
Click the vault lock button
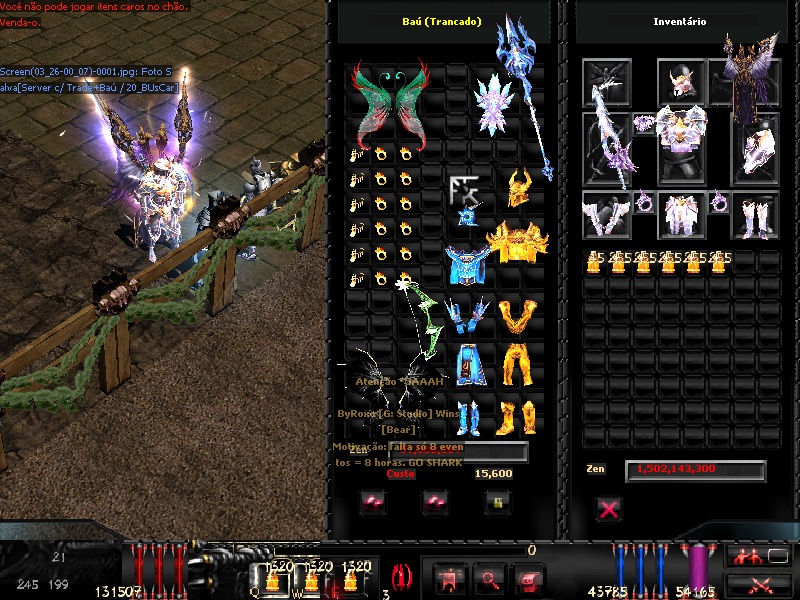(493, 502)
